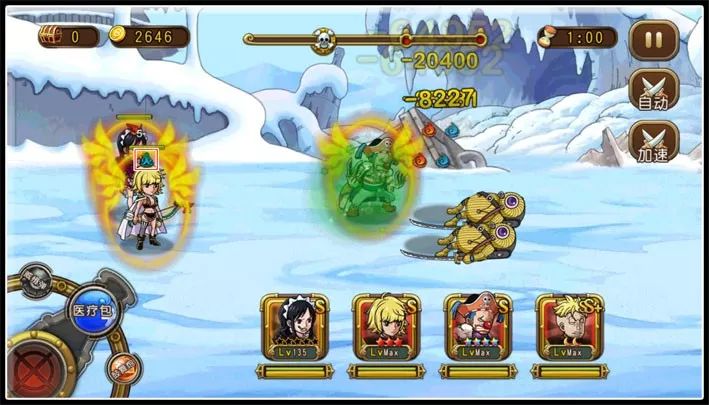The height and width of the screenshot is (405, 709).
Task: Tap the small gray cannon skill orb
Action: point(36,280)
